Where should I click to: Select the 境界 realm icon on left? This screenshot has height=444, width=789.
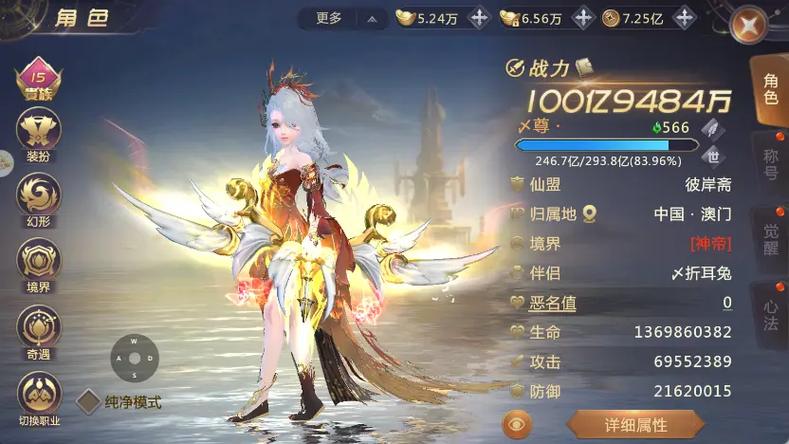pyautogui.click(x=40, y=265)
